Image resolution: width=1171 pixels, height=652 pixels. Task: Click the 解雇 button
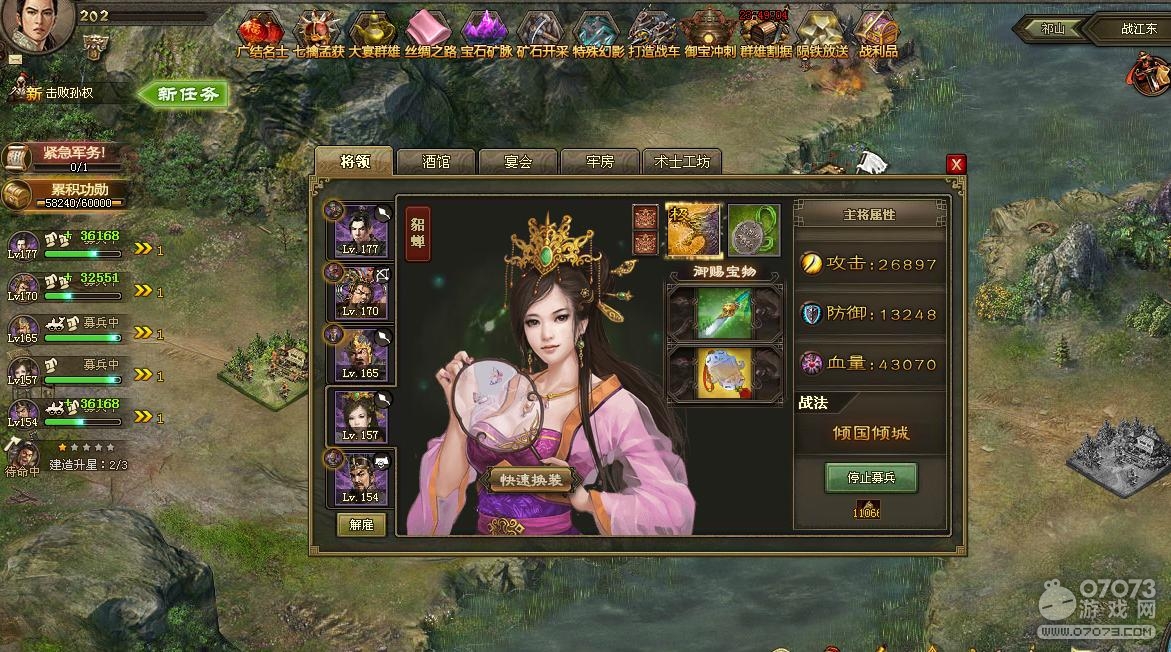click(x=361, y=525)
